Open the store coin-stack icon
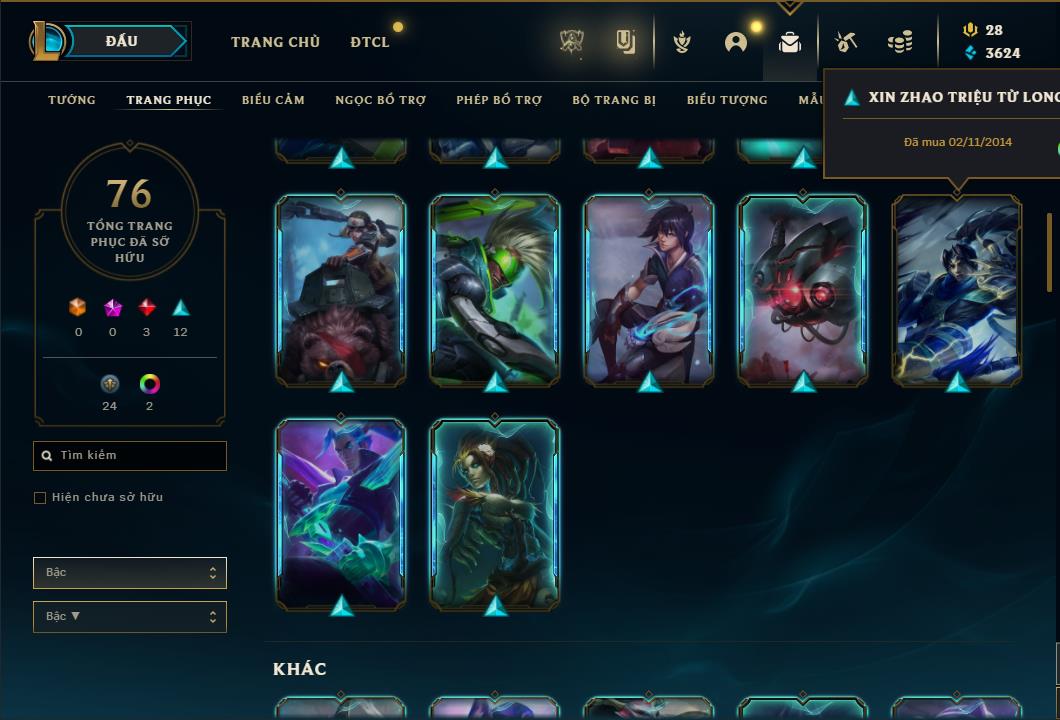Image resolution: width=1060 pixels, height=720 pixels. pos(900,42)
